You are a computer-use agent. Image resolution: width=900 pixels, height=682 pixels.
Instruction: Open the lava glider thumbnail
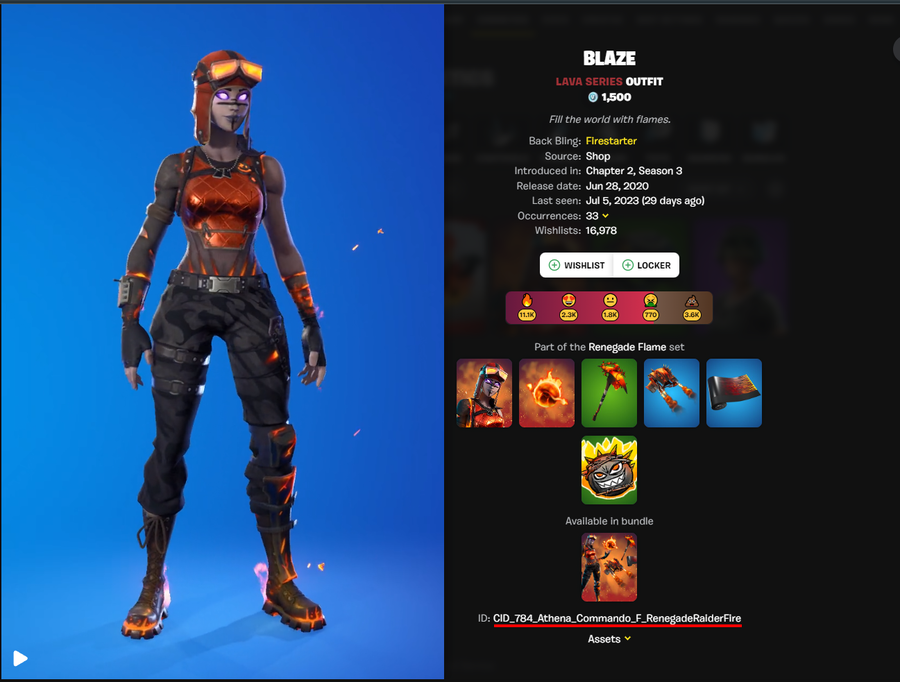point(671,393)
